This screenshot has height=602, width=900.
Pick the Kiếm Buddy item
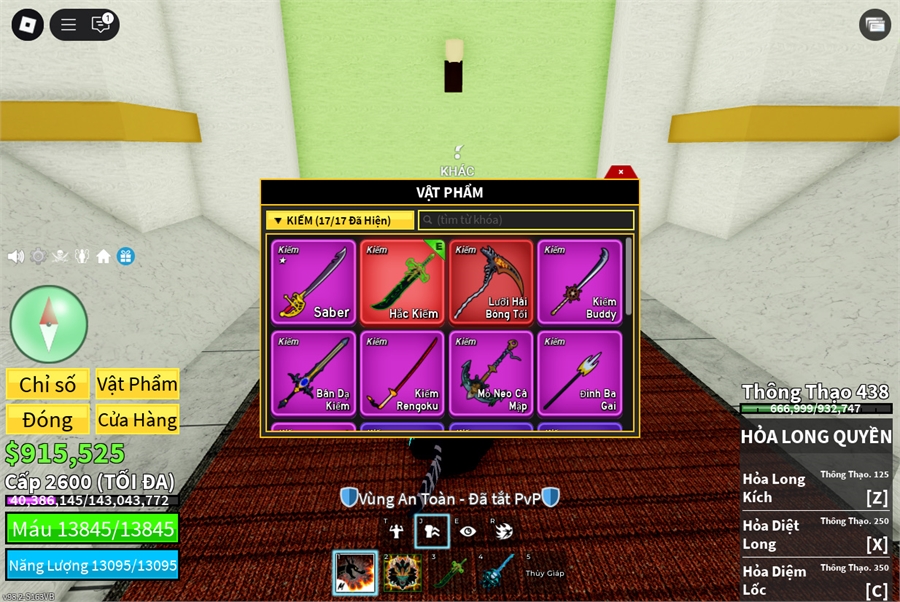[579, 282]
